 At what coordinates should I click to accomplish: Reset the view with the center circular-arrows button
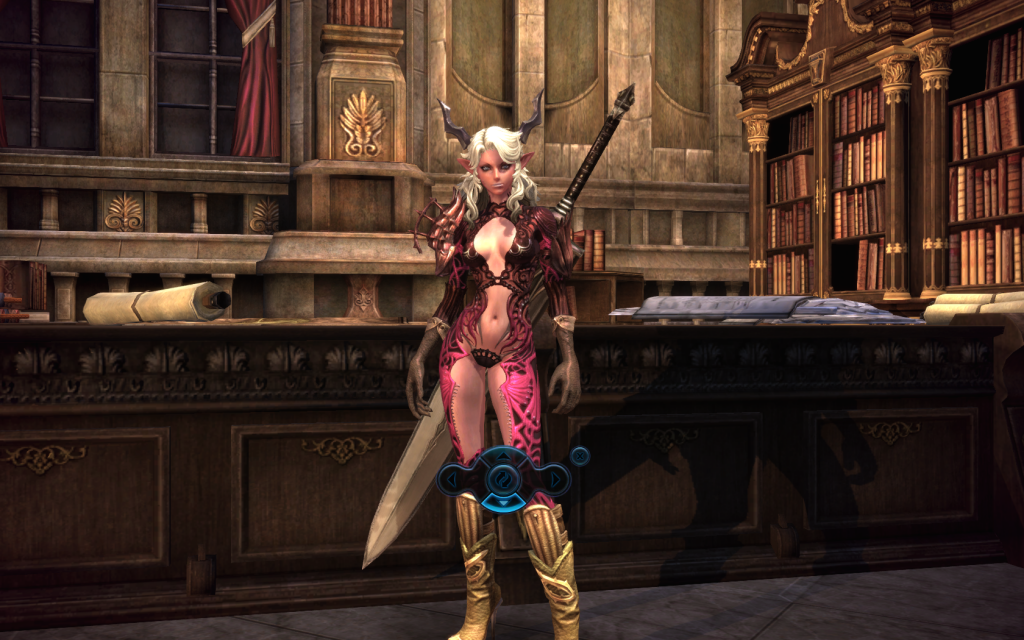point(505,479)
